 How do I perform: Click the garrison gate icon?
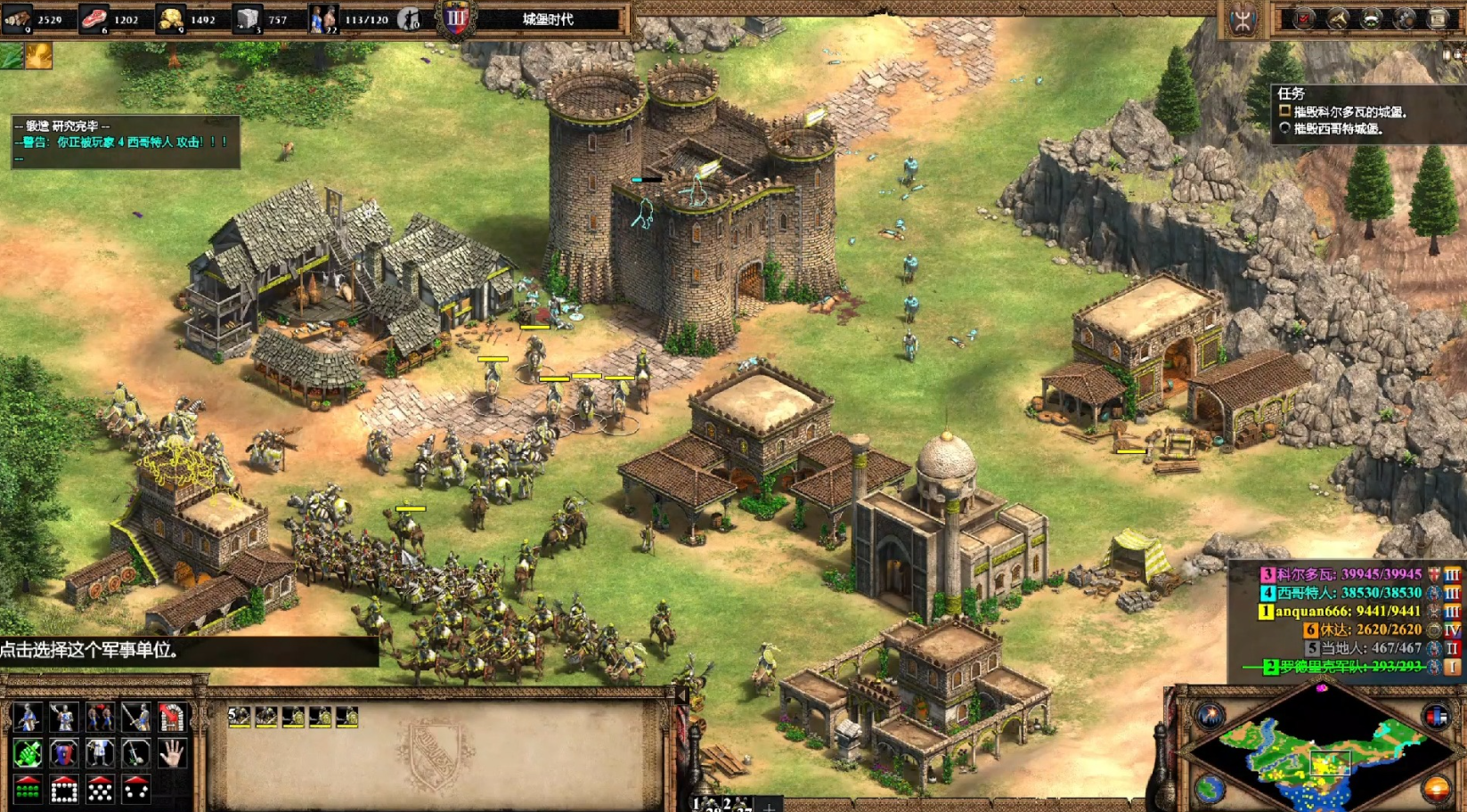tap(172, 717)
